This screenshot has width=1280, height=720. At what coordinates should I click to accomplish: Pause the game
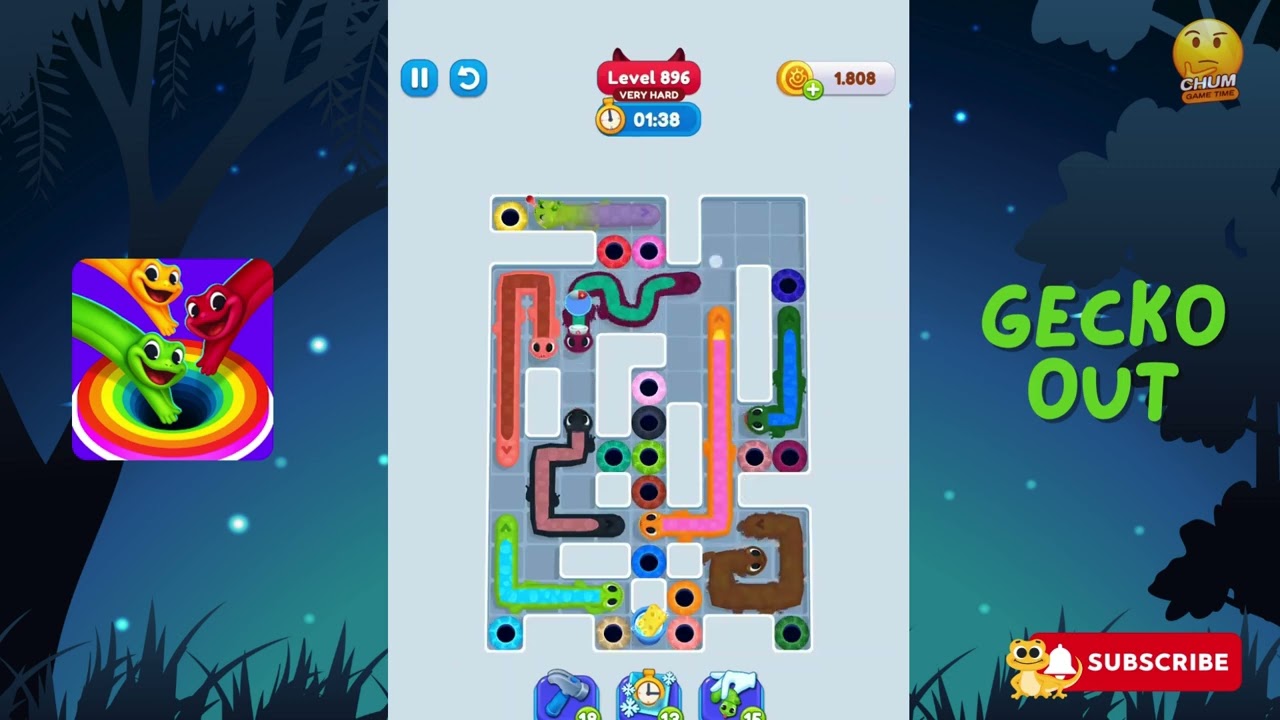(x=419, y=79)
